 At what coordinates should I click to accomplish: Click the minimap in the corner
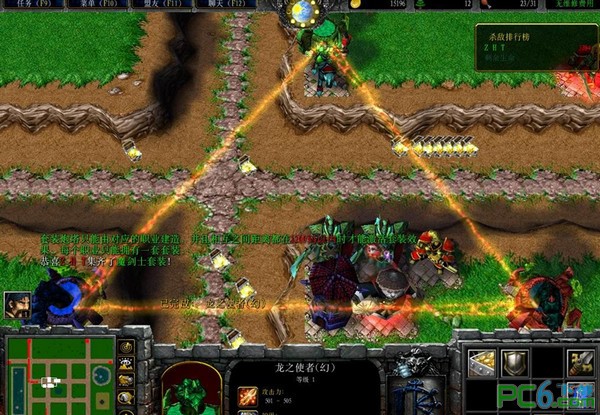point(58,374)
